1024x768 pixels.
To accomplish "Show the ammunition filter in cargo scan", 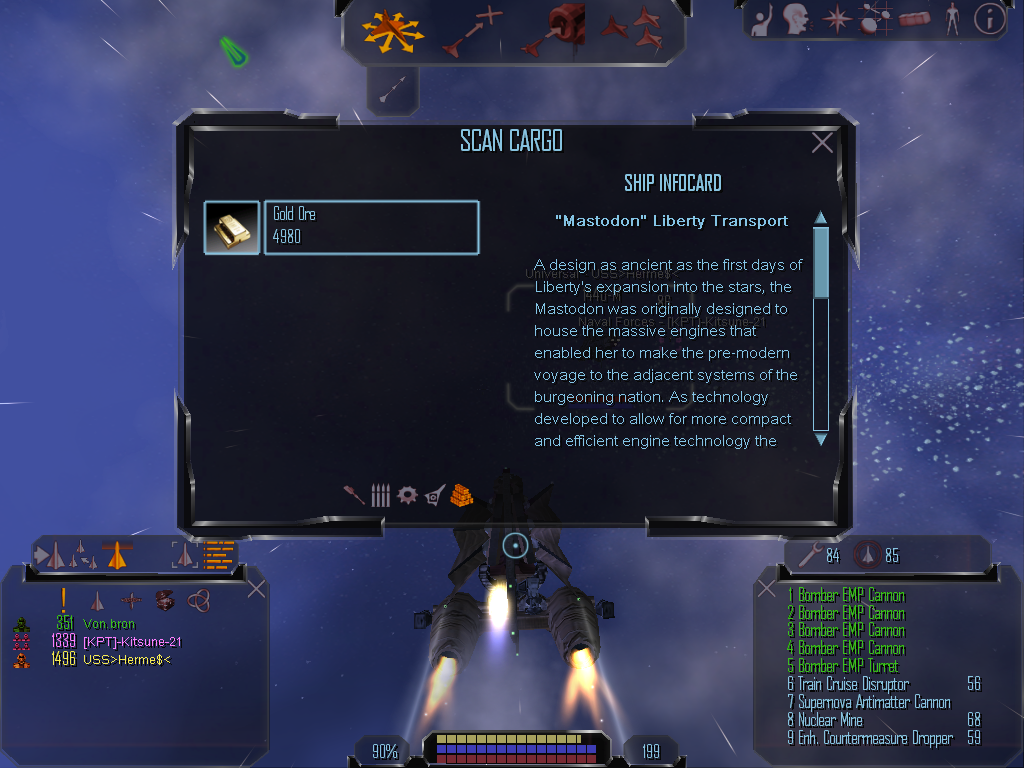I will [380, 495].
